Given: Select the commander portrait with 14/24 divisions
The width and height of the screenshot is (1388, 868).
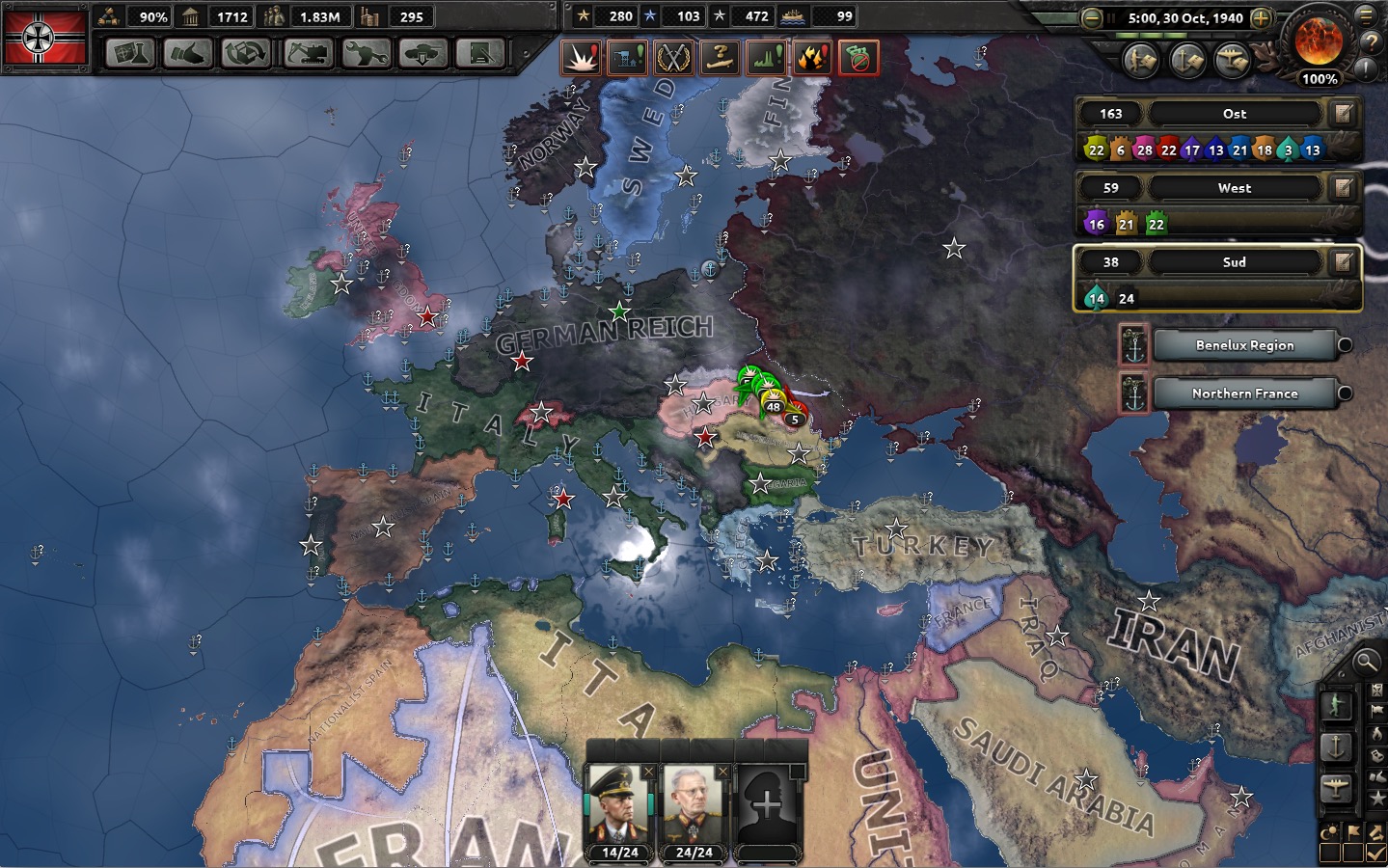Looking at the screenshot, I should click(619, 805).
